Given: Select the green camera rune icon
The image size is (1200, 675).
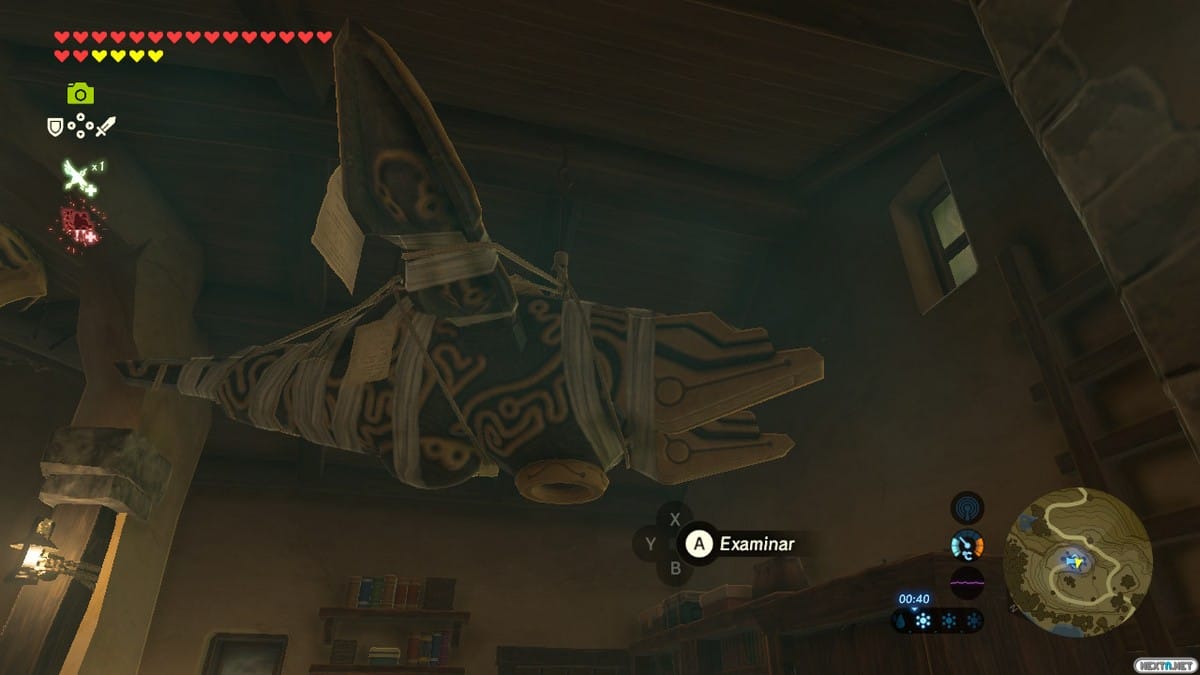Looking at the screenshot, I should coord(80,93).
